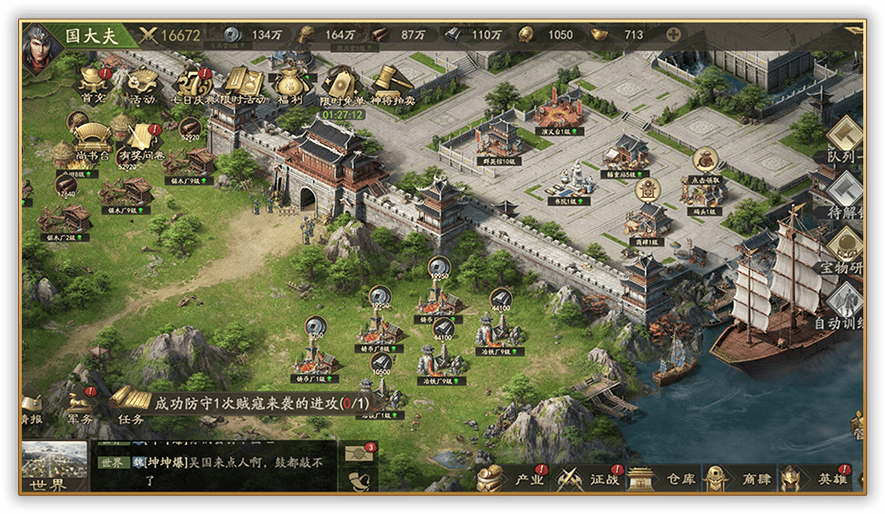885x514 pixels.
Task: Open the 任务 quest tracker scroll
Action: pos(131,404)
